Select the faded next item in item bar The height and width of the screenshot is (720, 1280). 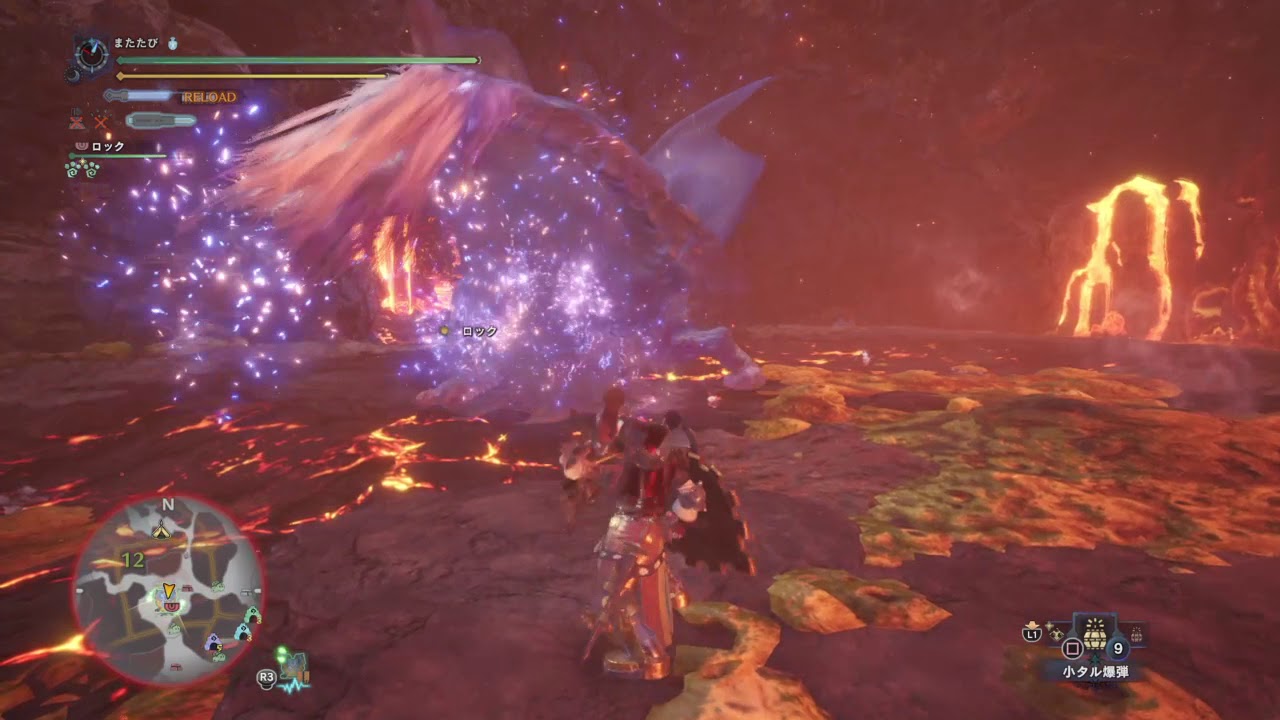point(1136,633)
